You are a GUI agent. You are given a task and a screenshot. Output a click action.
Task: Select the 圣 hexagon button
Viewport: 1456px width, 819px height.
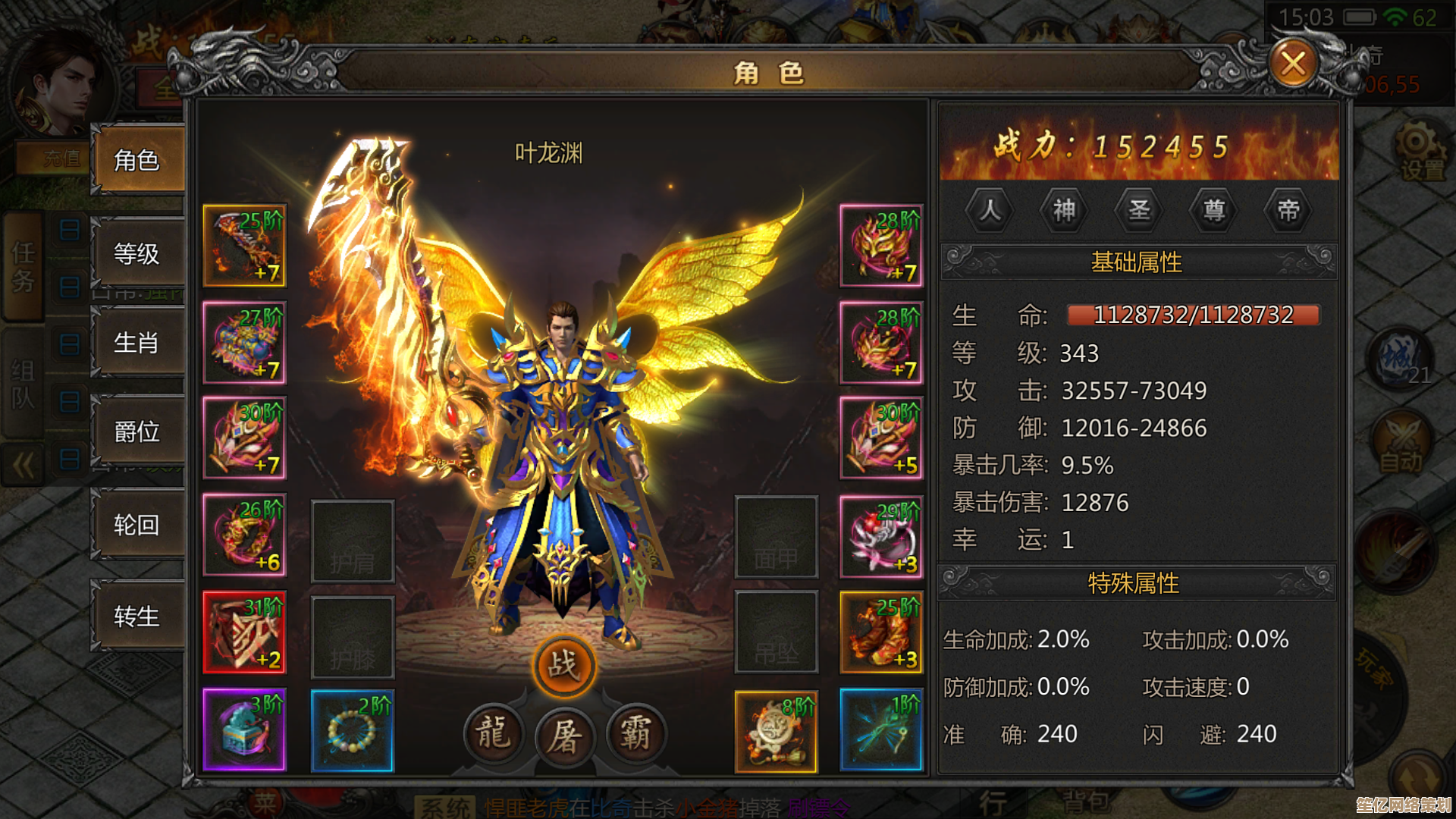(x=1139, y=209)
